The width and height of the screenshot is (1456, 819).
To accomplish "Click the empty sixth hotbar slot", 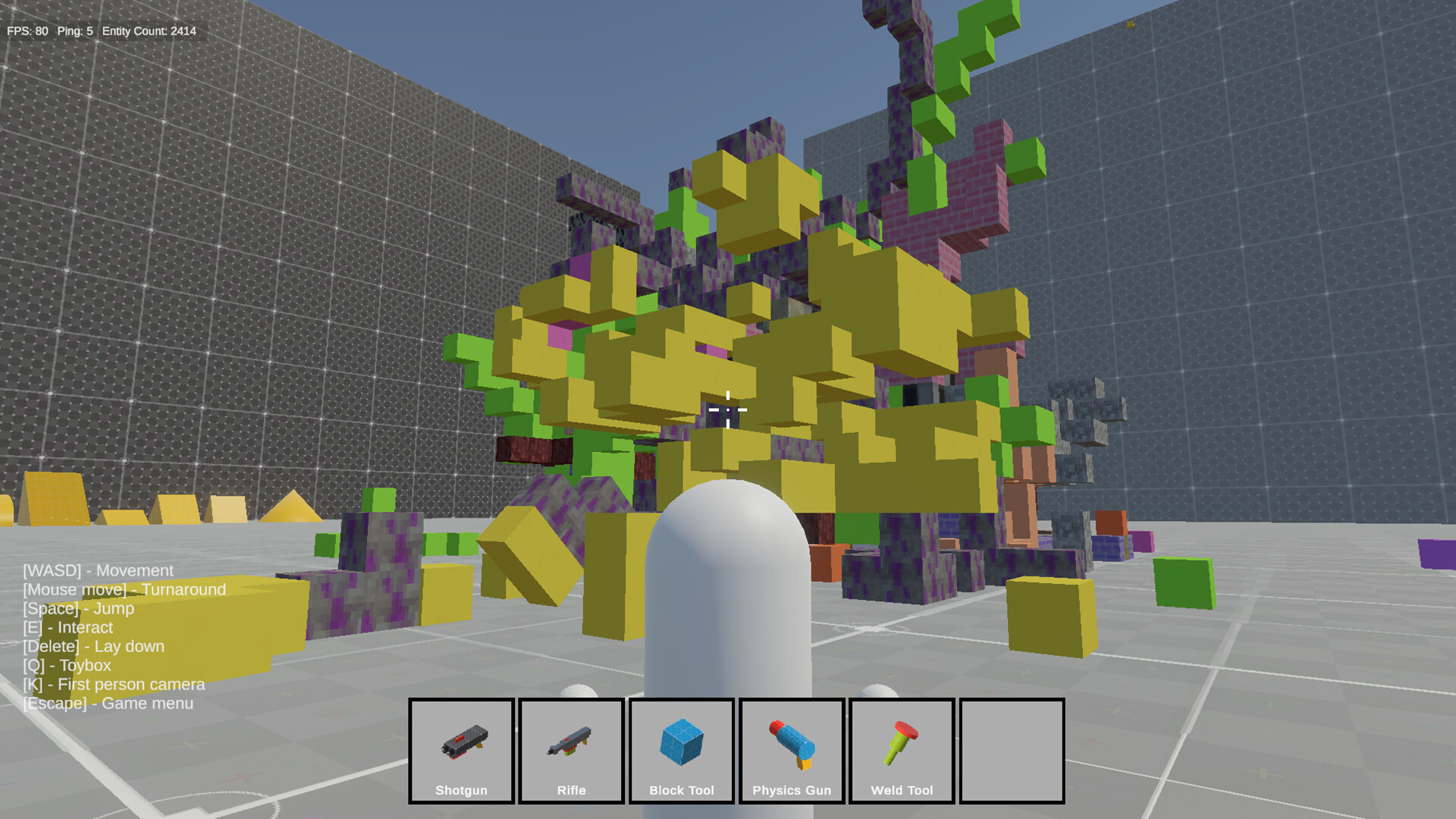I will pyautogui.click(x=1011, y=751).
